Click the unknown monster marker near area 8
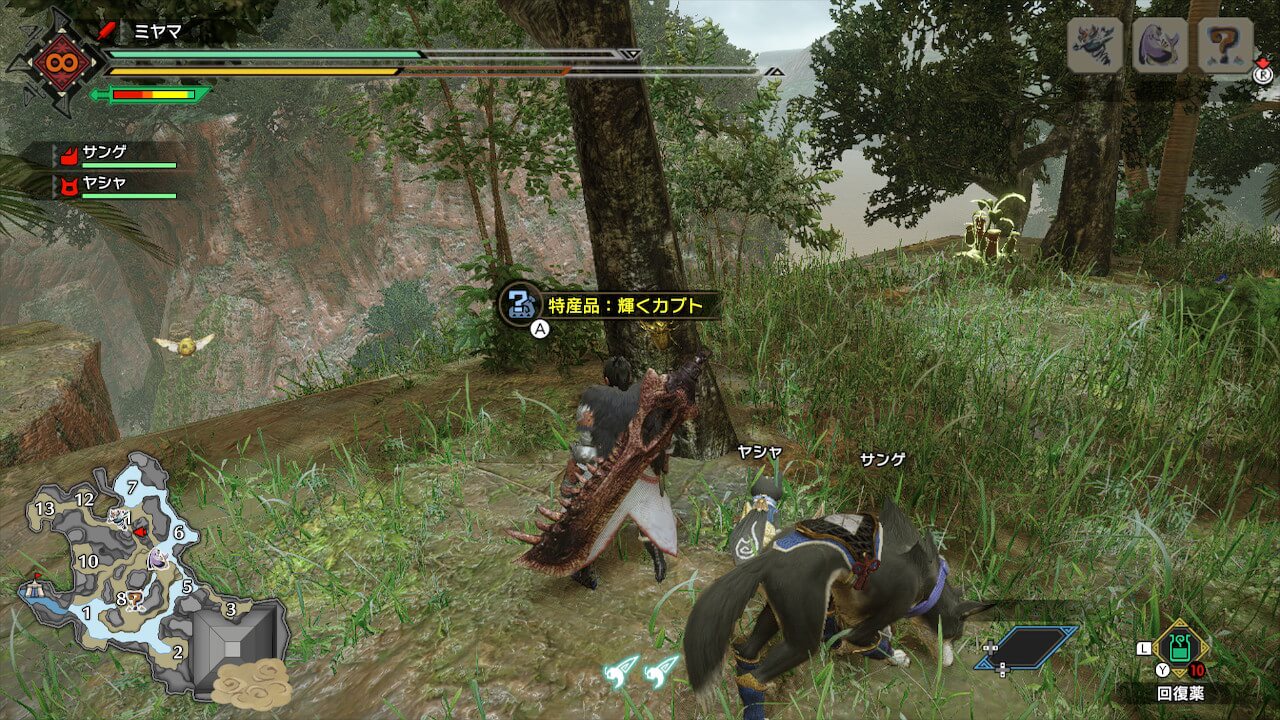Viewport: 1280px width, 720px height. [134, 600]
